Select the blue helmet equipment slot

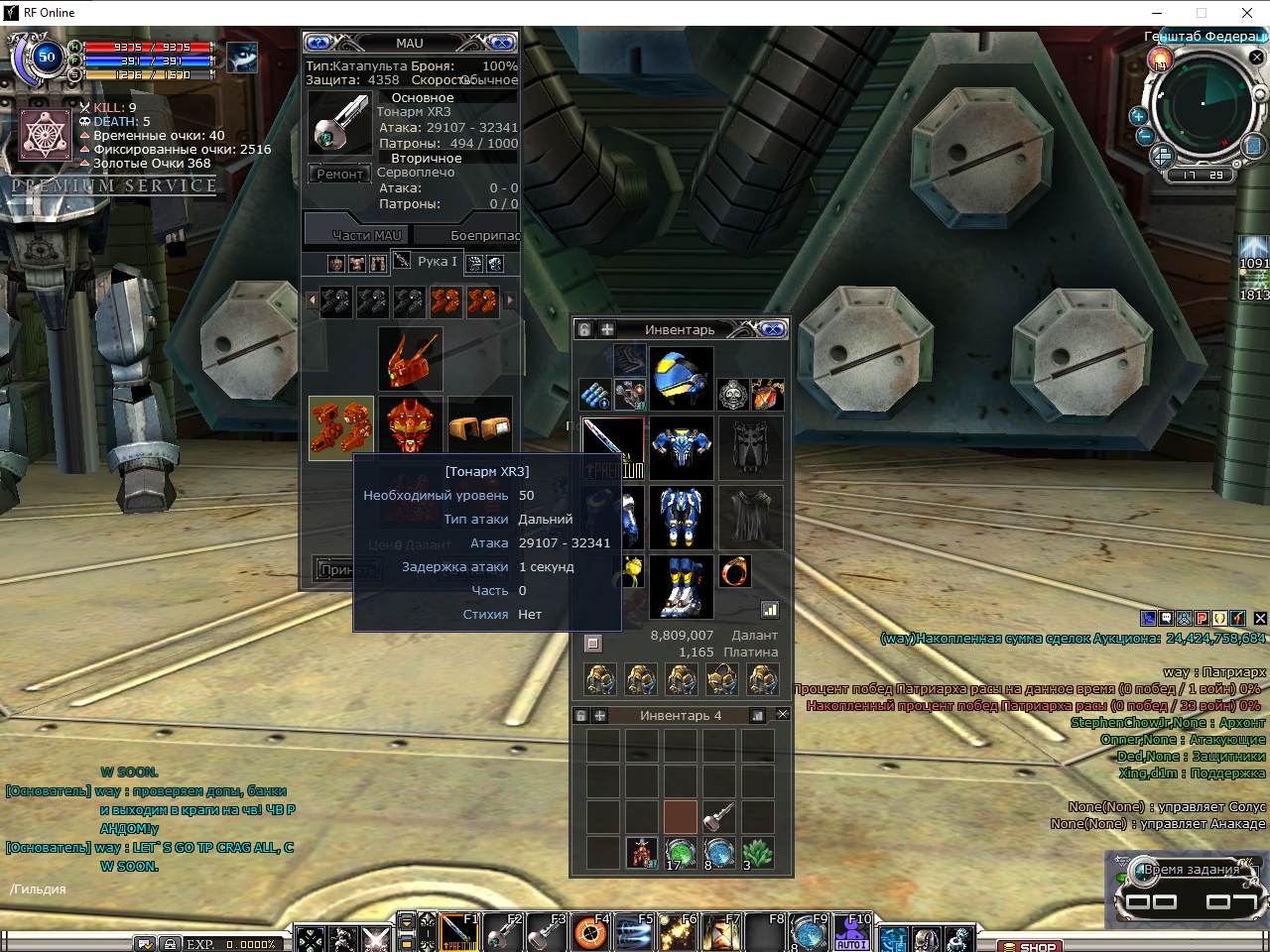pyautogui.click(x=681, y=378)
